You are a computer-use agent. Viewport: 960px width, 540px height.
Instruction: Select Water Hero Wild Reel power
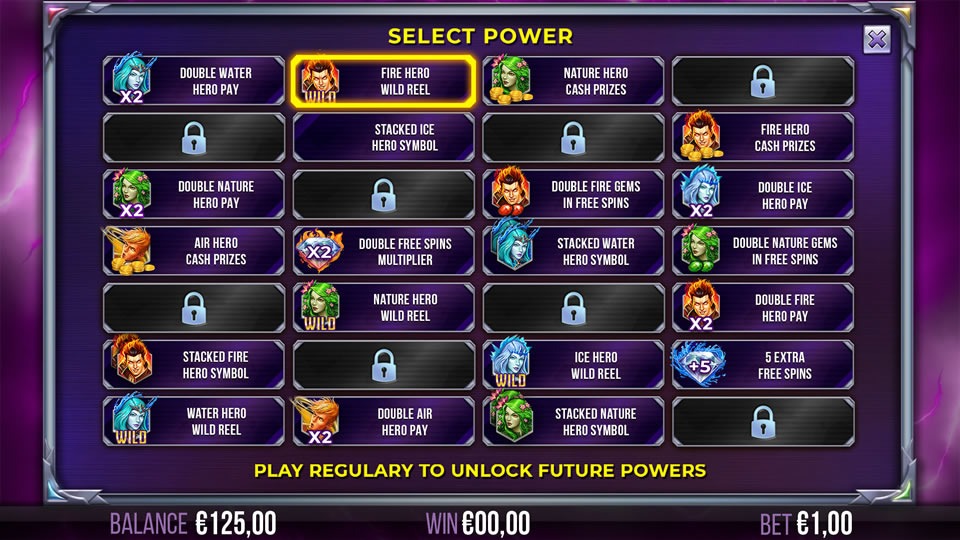(194, 421)
